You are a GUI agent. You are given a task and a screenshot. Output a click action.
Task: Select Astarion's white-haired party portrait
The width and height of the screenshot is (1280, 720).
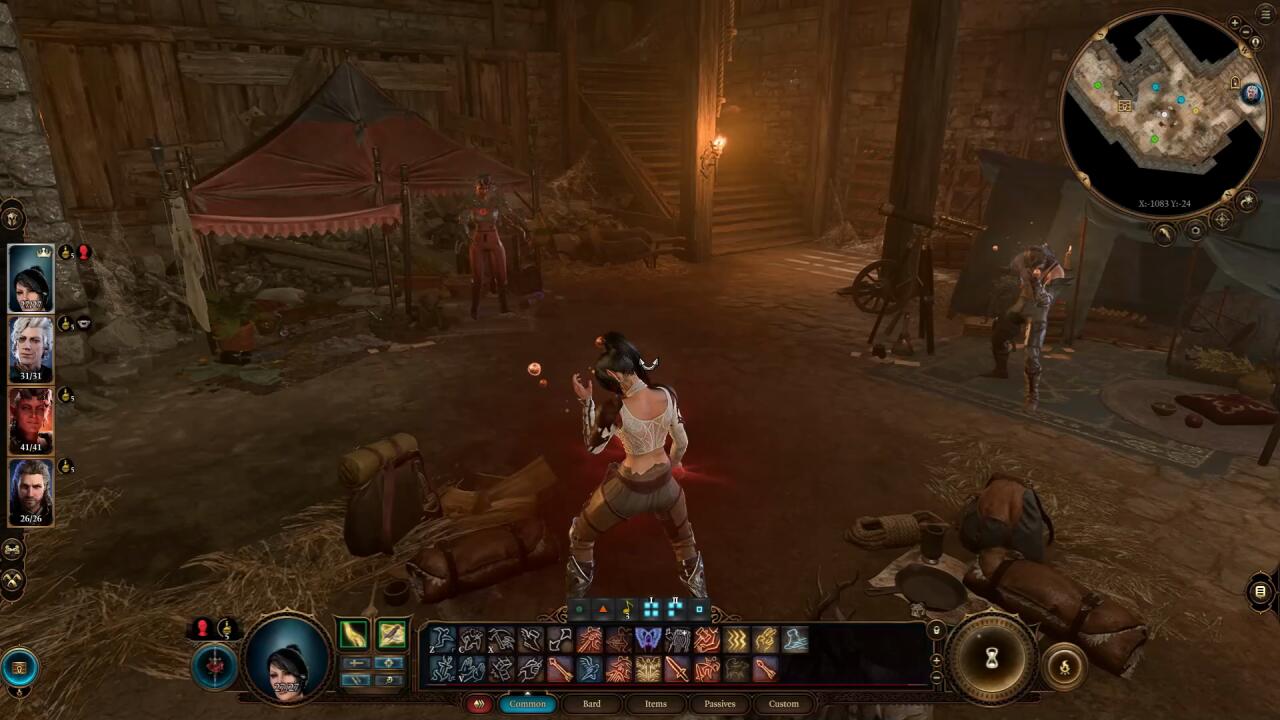point(31,348)
